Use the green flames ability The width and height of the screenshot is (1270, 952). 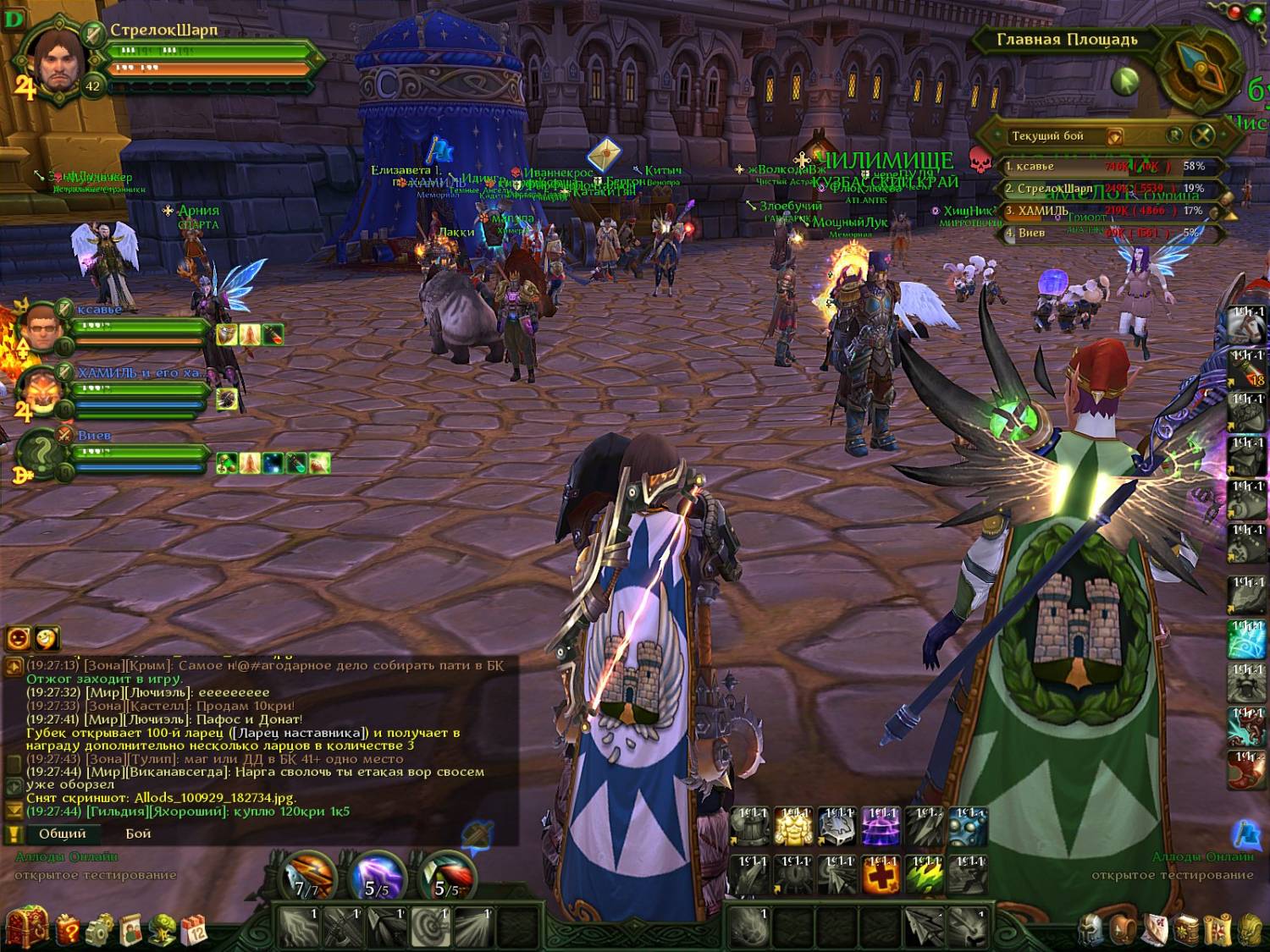coord(925,874)
